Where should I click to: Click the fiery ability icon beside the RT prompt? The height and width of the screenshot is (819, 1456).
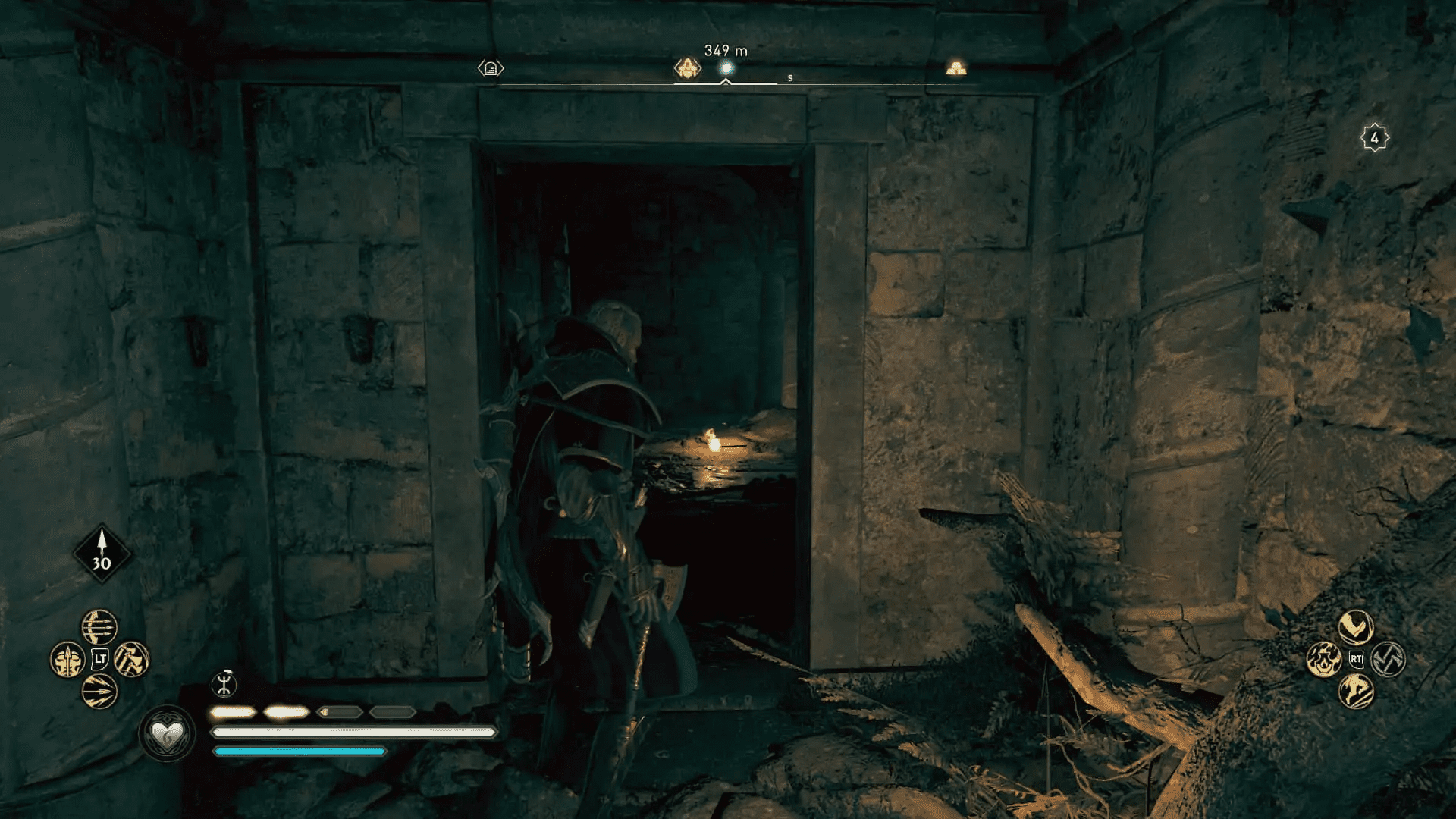point(1324,661)
